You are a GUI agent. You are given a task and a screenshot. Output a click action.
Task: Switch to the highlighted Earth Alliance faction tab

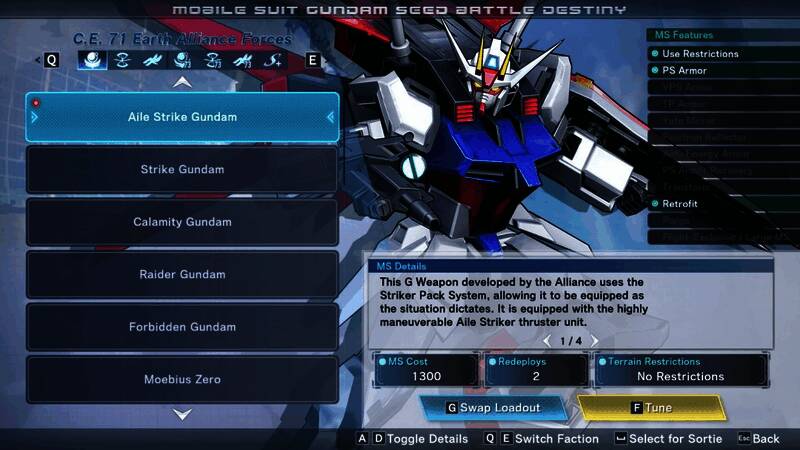(92, 60)
